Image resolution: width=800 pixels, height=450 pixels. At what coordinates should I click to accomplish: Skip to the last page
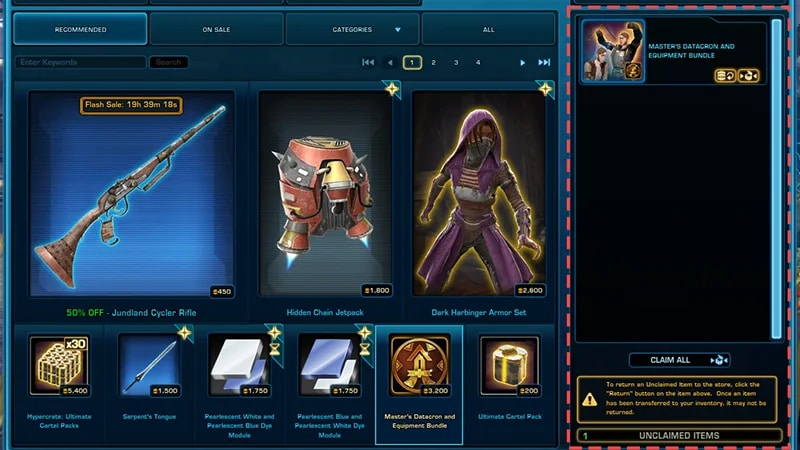point(544,62)
